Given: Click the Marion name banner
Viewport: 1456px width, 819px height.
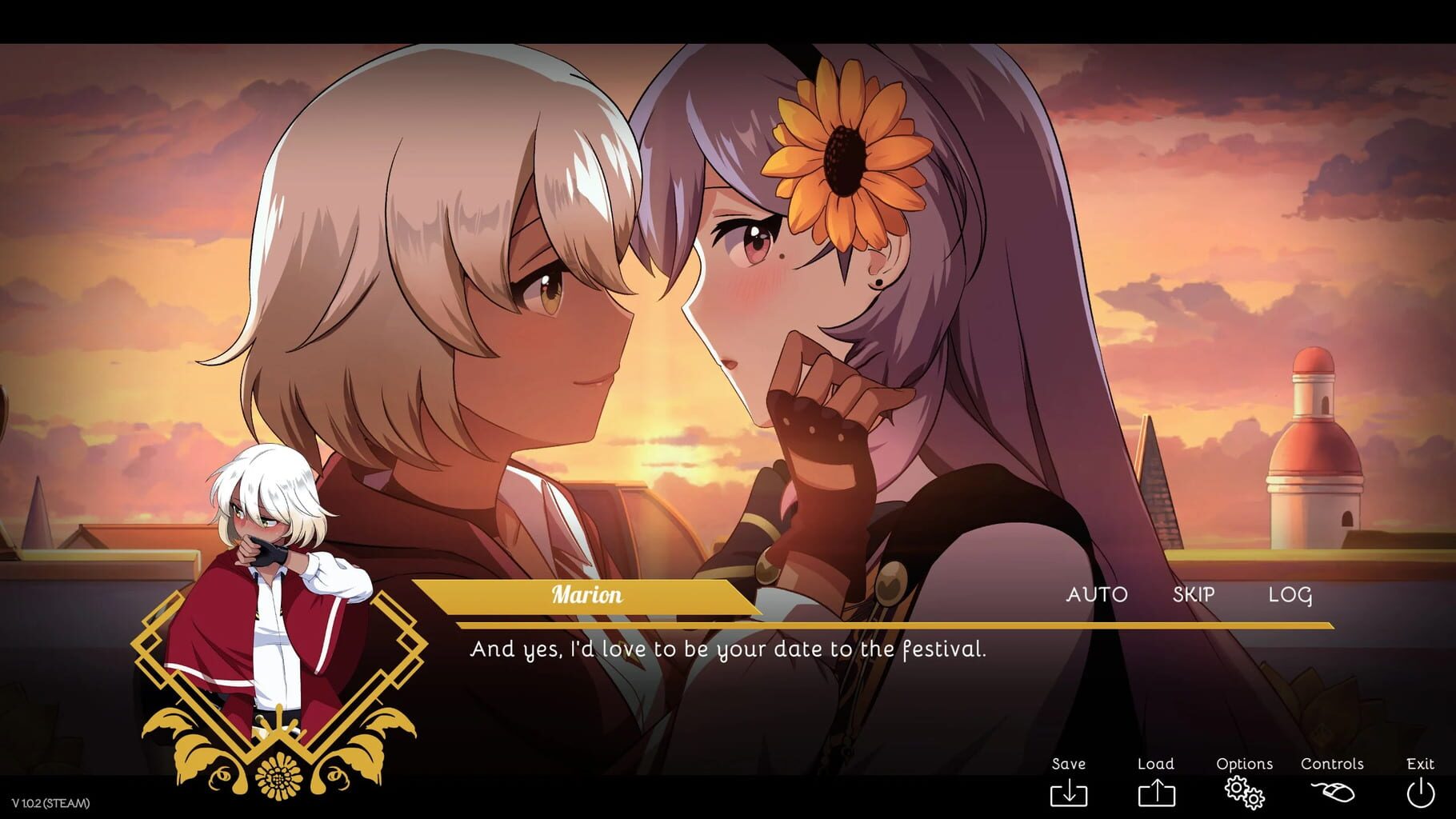Looking at the screenshot, I should [588, 595].
